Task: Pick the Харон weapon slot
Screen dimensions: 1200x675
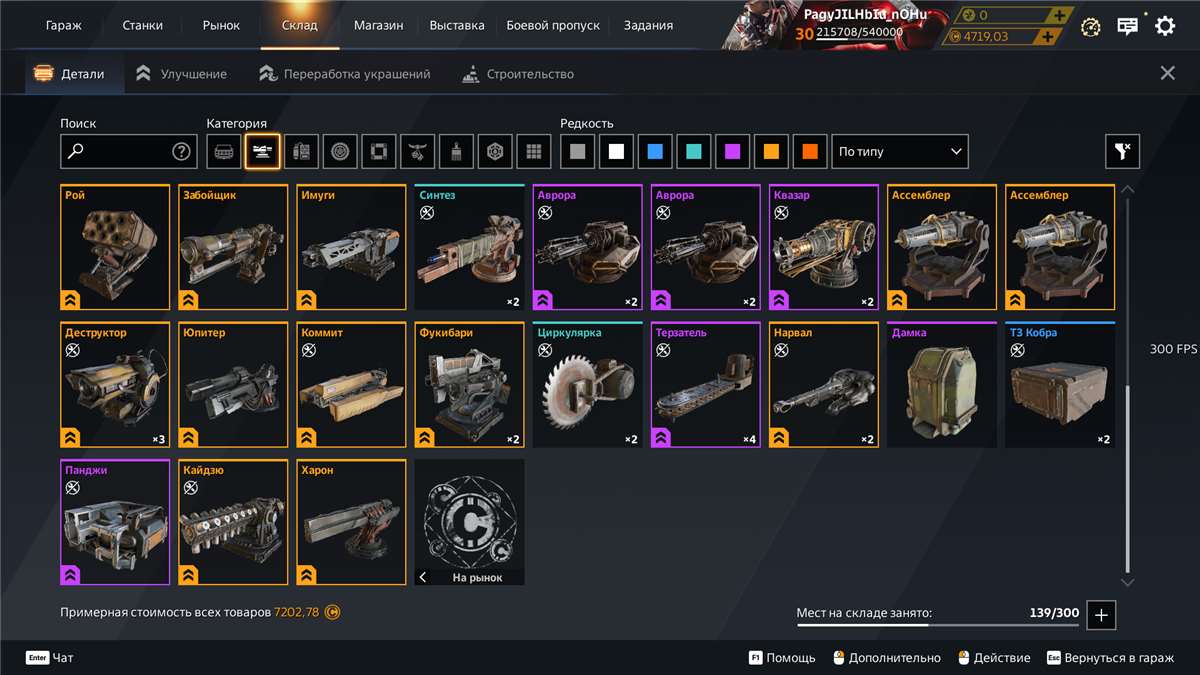Action: pos(351,522)
